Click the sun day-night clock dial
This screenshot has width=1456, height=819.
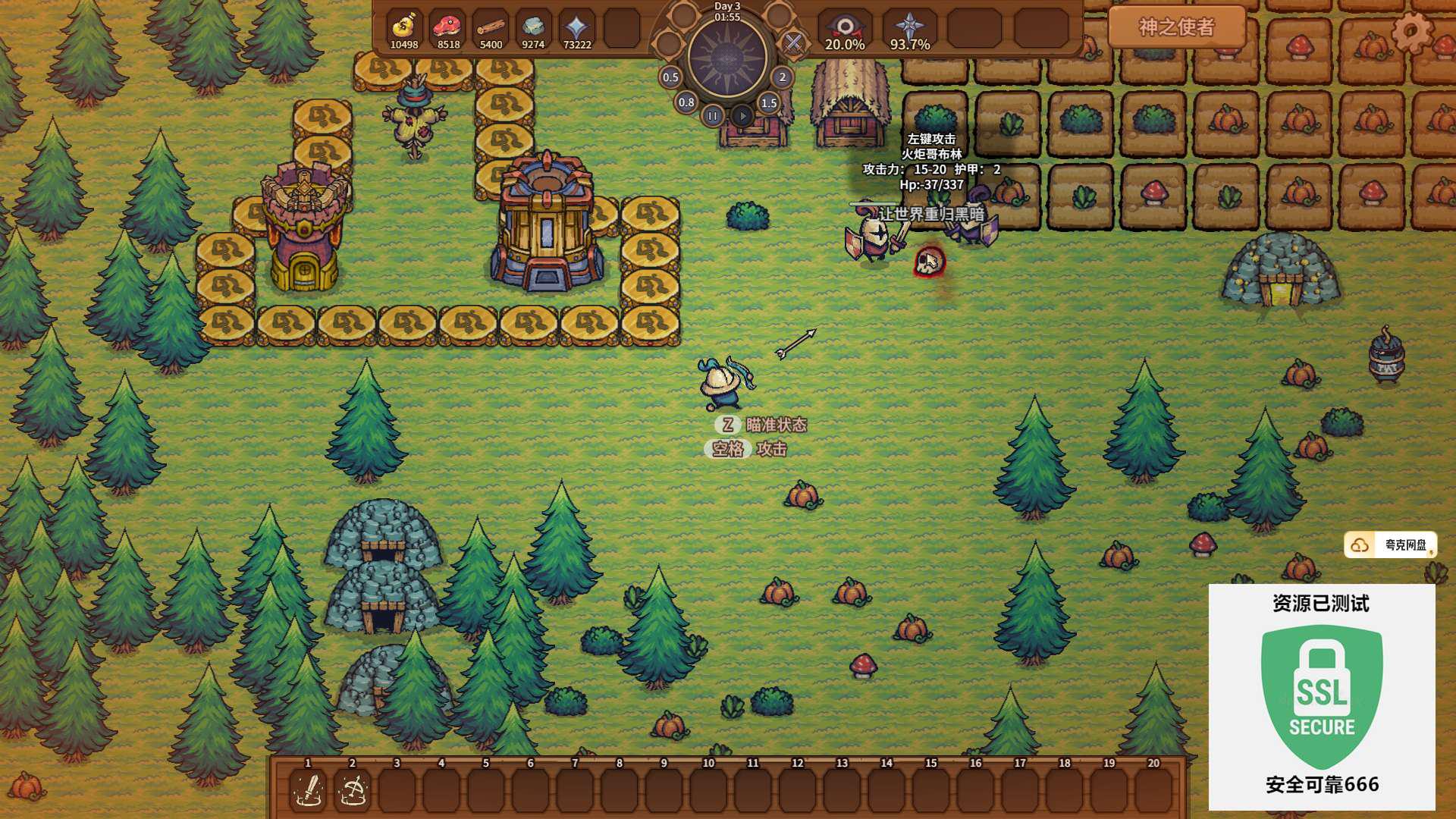[727, 58]
